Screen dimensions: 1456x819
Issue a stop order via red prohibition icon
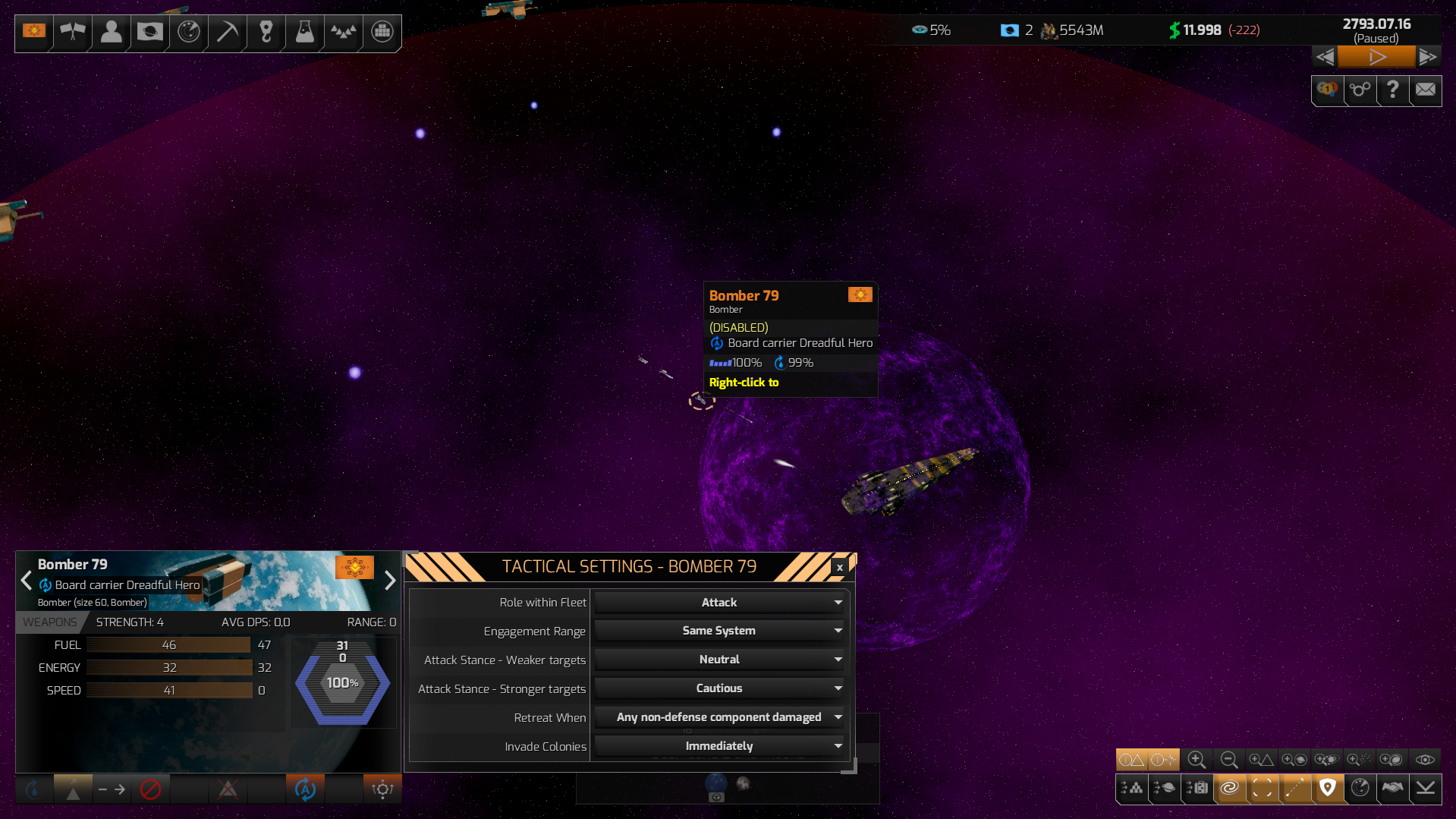(x=150, y=789)
